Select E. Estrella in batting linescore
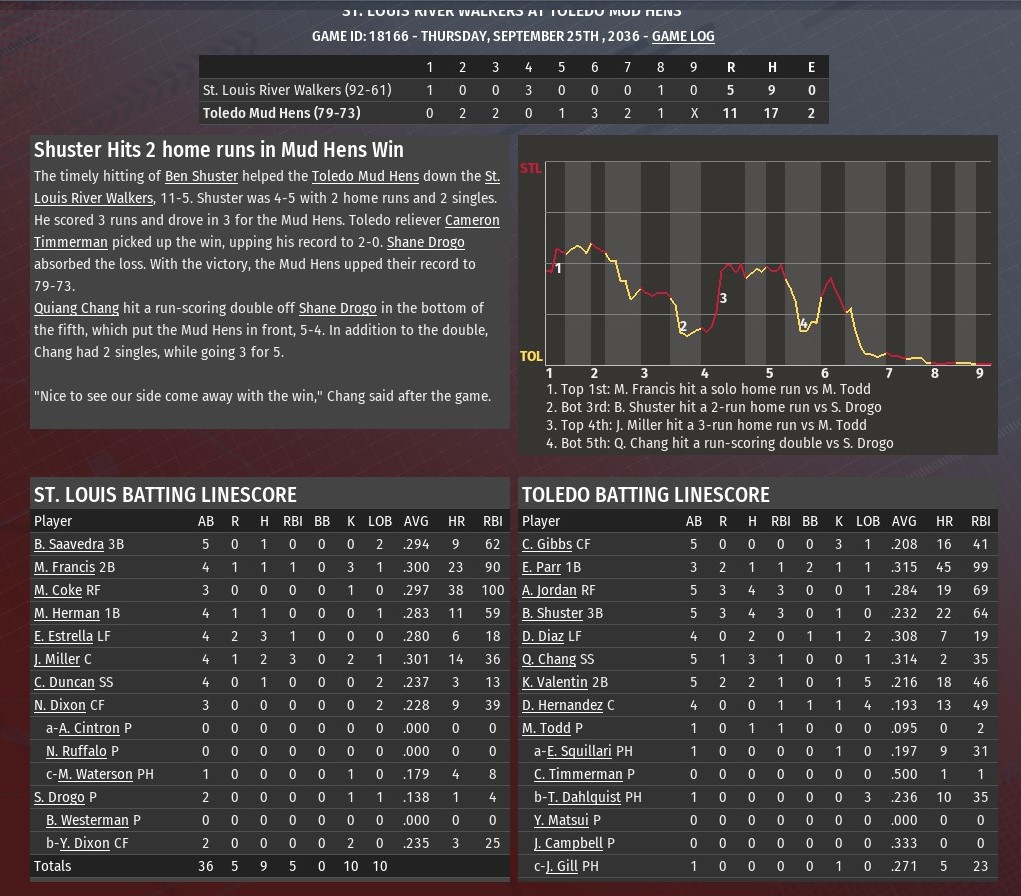1021x896 pixels. 63,637
